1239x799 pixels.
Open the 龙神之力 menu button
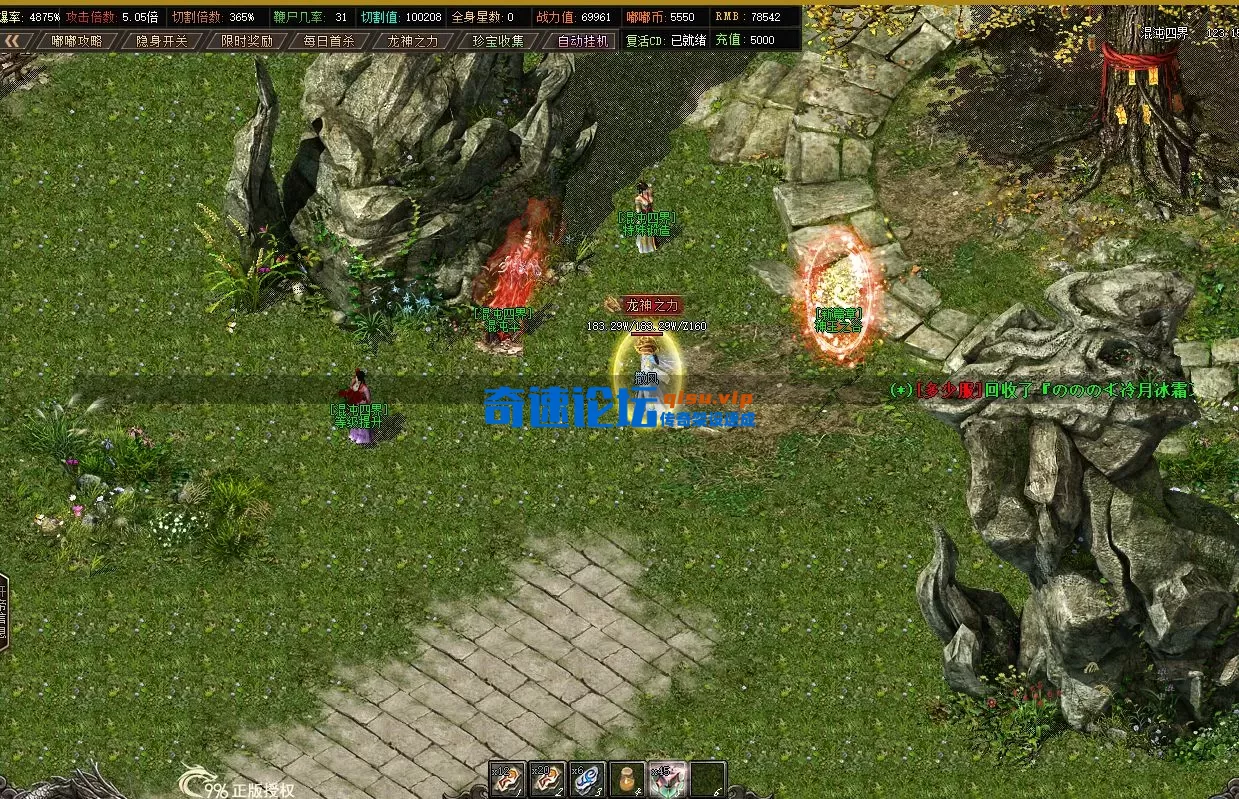(x=412, y=41)
